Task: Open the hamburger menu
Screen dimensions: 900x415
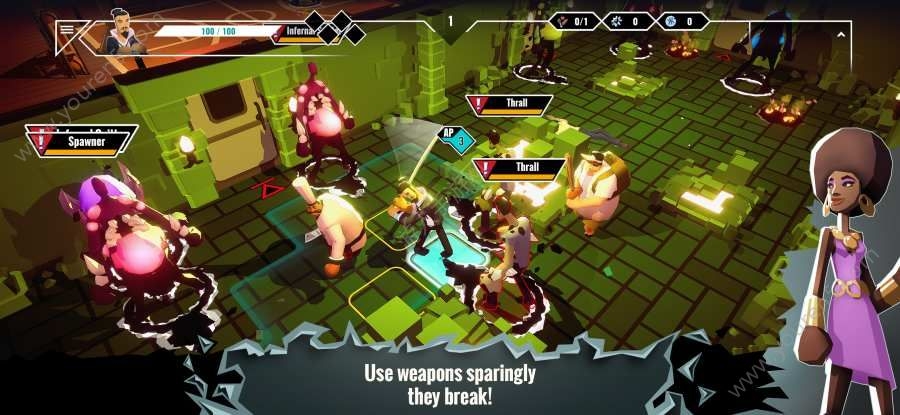Action: click(x=67, y=30)
